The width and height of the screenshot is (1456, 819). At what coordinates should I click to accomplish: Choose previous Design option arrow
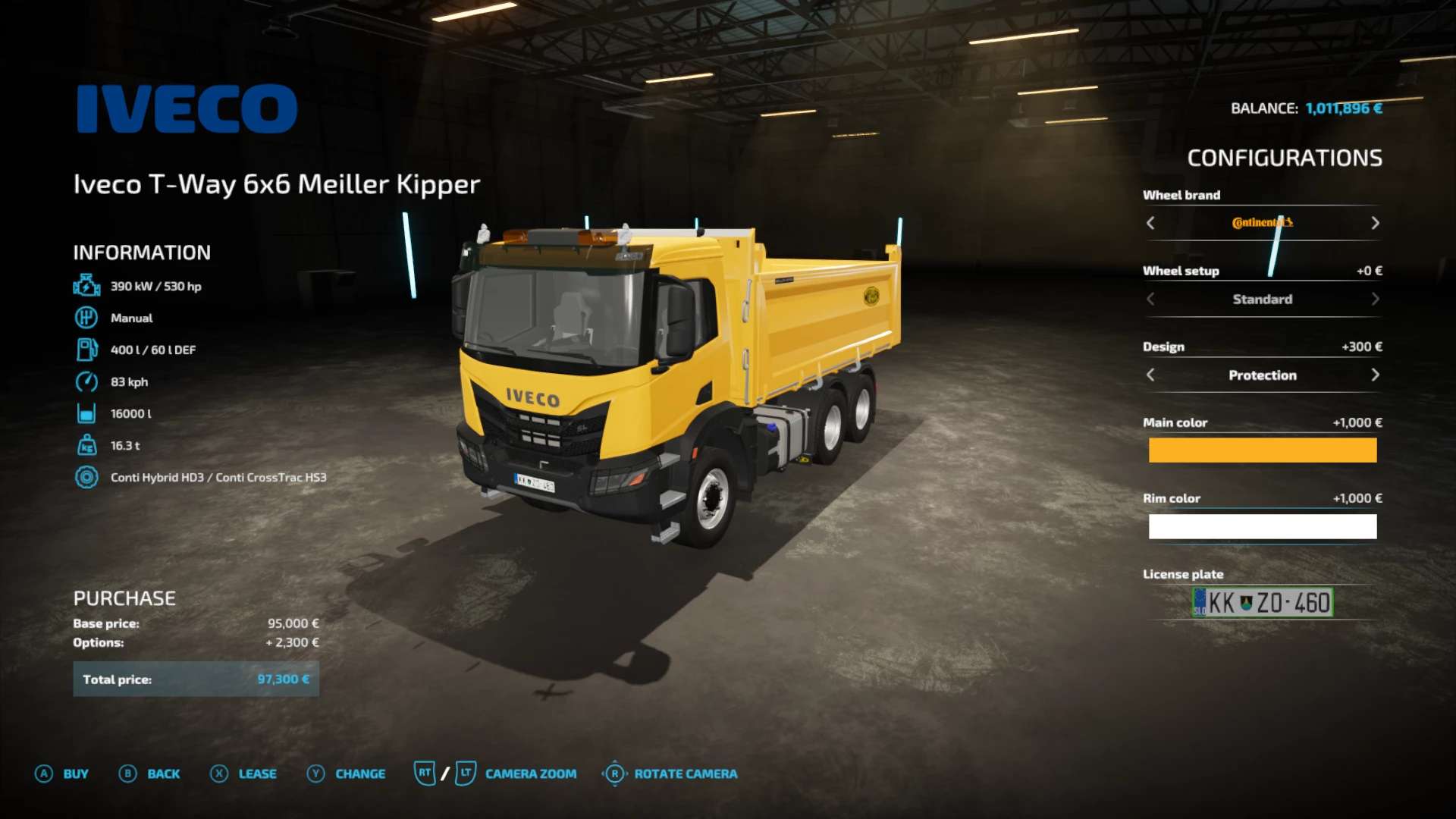(x=1150, y=375)
